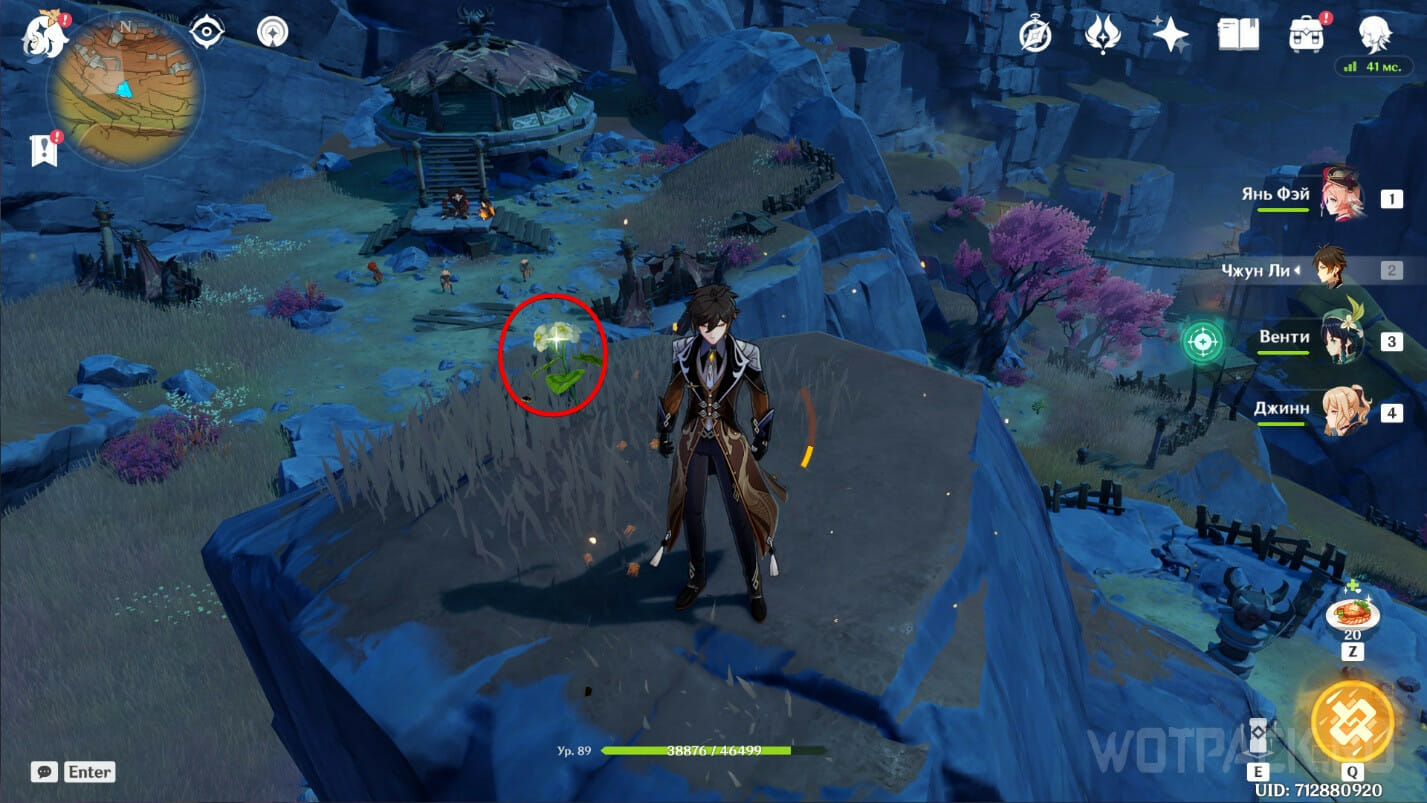
Task: Switch to party member Янь Фэй
Action: coord(1340,197)
